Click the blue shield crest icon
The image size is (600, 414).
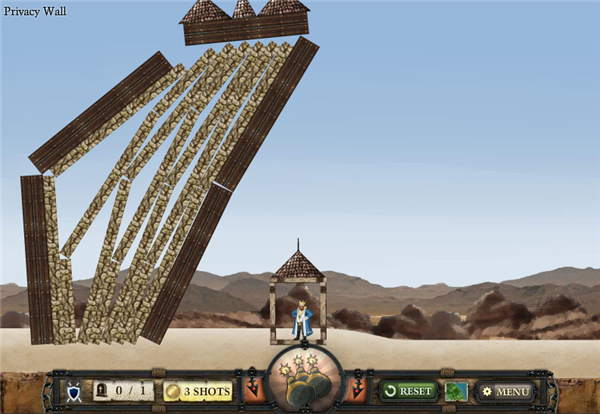point(73,391)
